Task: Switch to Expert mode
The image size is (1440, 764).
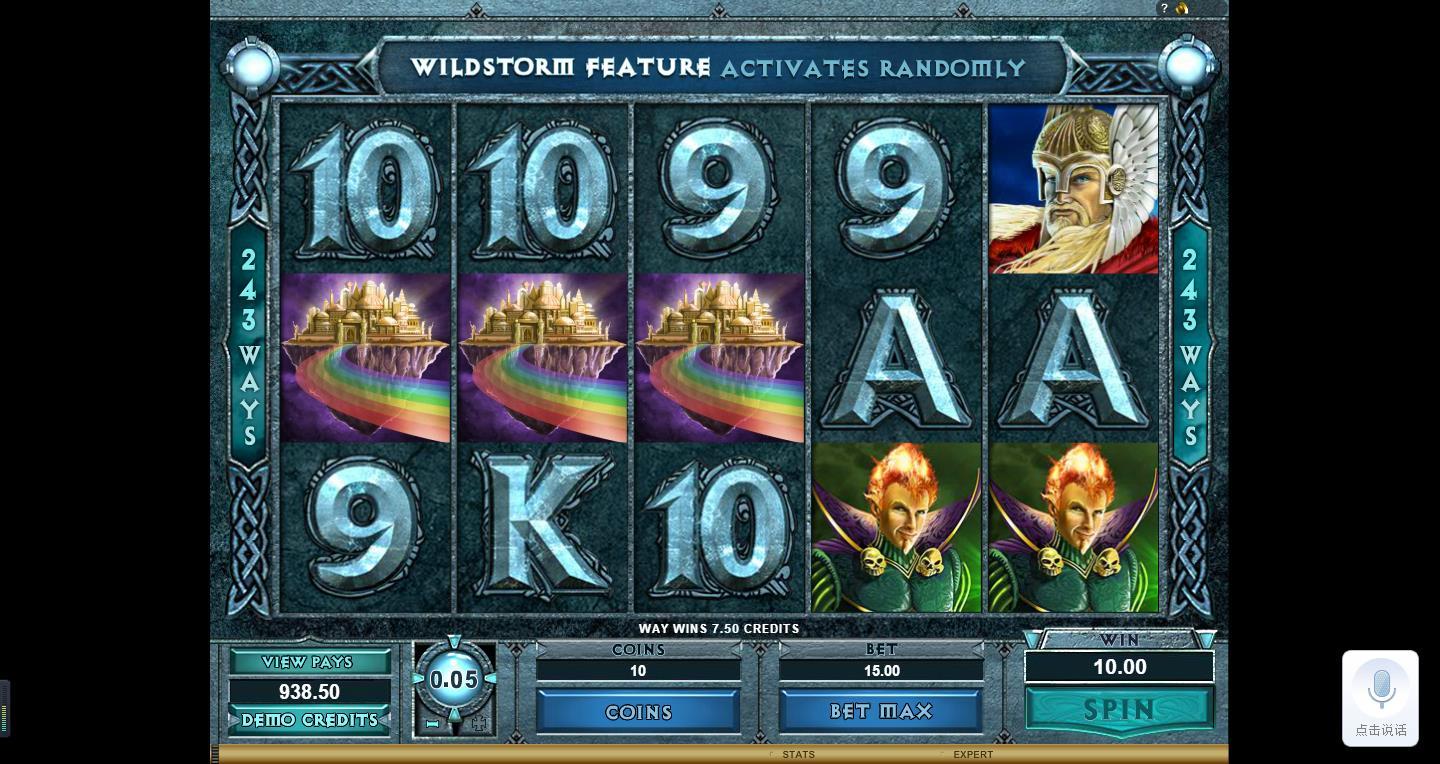Action: pyautogui.click(x=972, y=754)
